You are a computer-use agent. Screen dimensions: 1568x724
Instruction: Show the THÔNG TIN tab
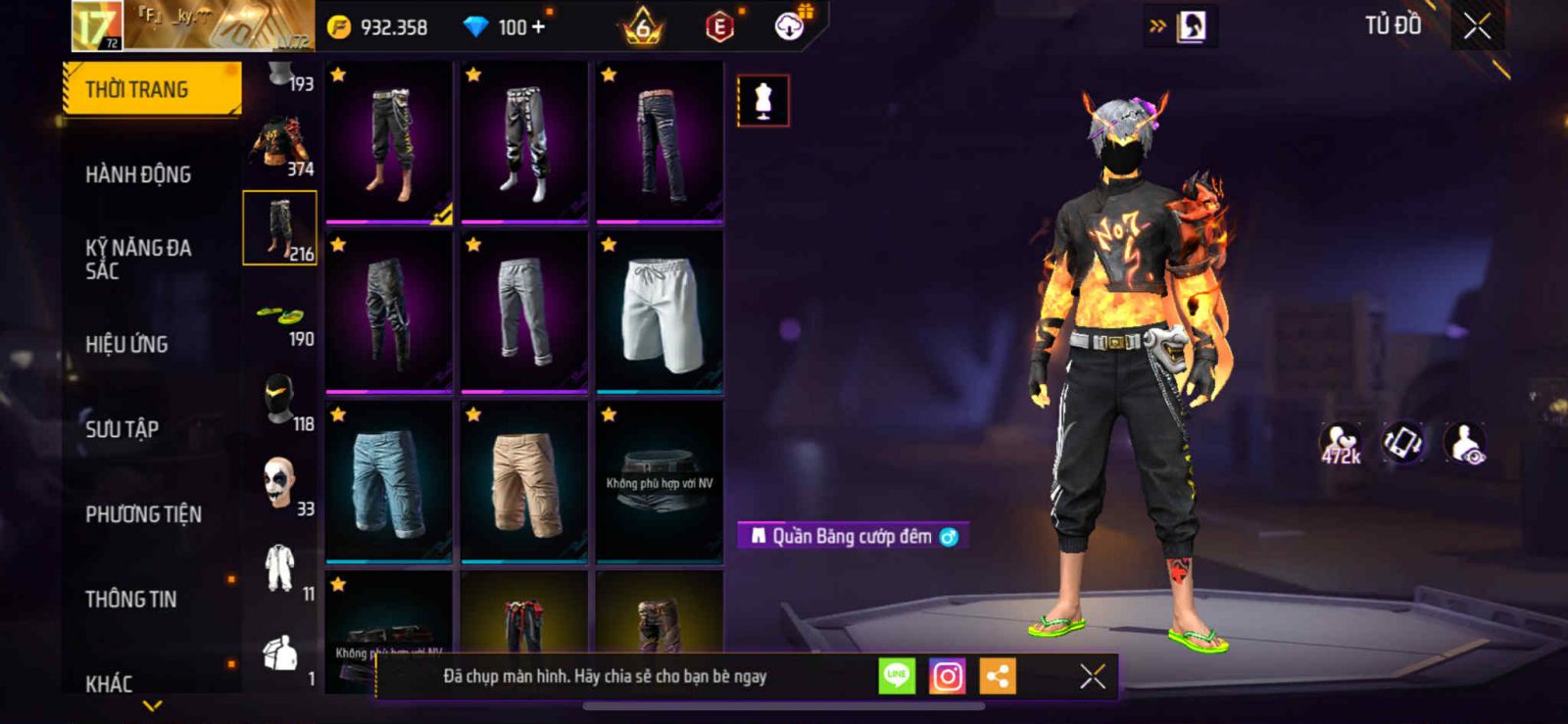coord(130,599)
